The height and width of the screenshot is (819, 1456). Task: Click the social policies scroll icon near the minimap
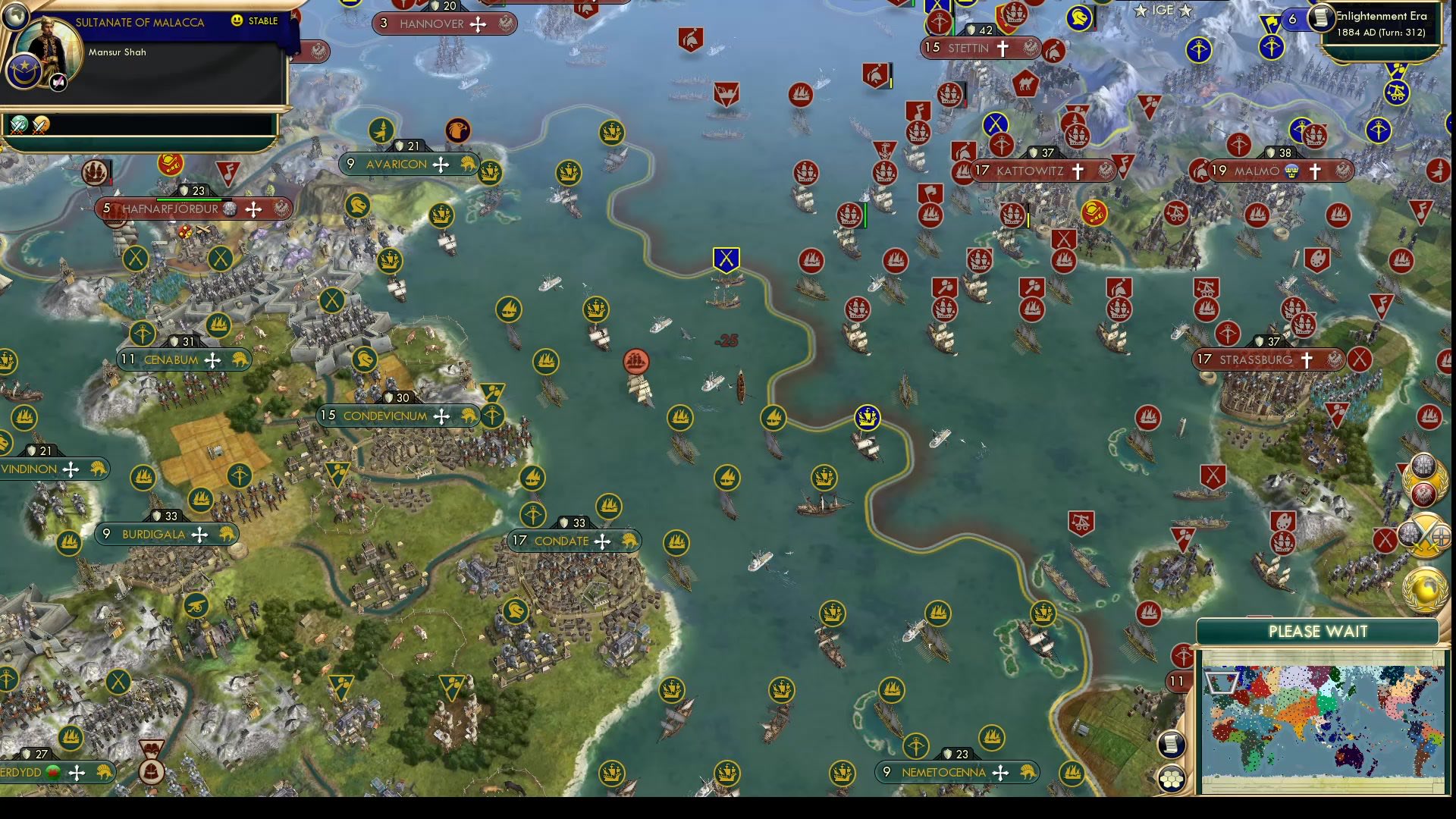click(1172, 745)
